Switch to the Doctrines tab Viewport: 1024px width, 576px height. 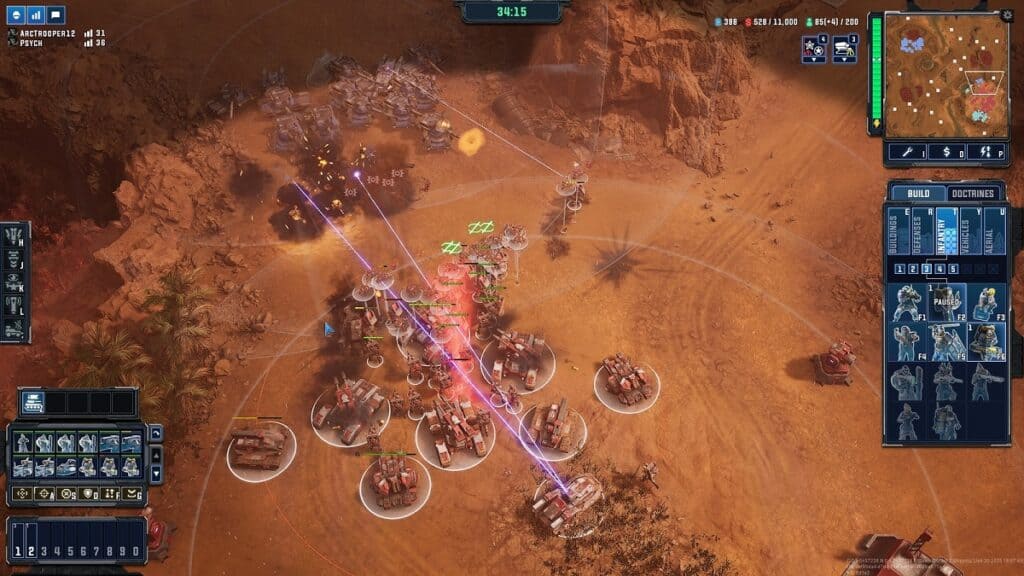(972, 193)
